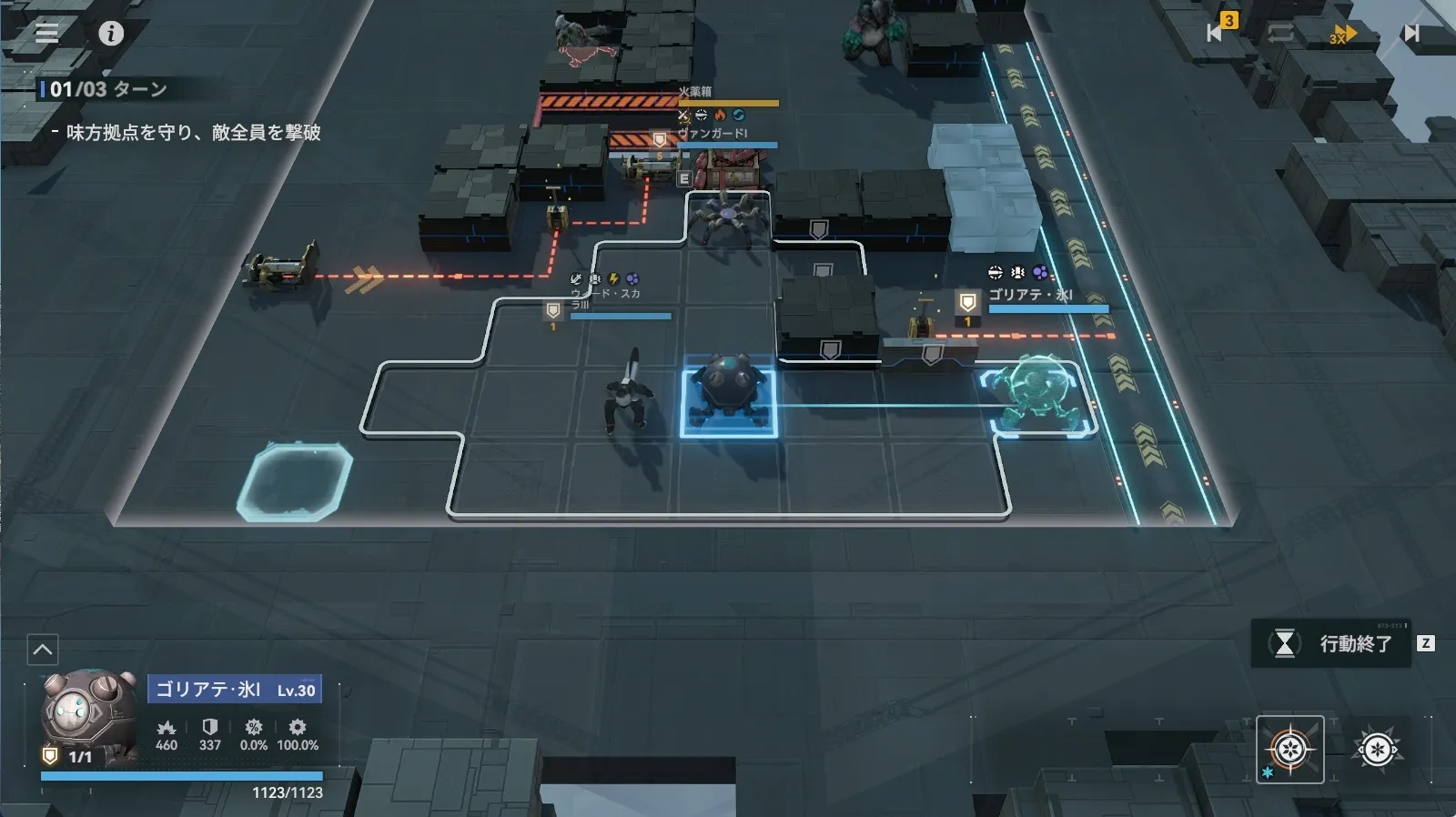The image size is (1456, 817).
Task: Toggle the 3X battle speed
Action: 1342,35
